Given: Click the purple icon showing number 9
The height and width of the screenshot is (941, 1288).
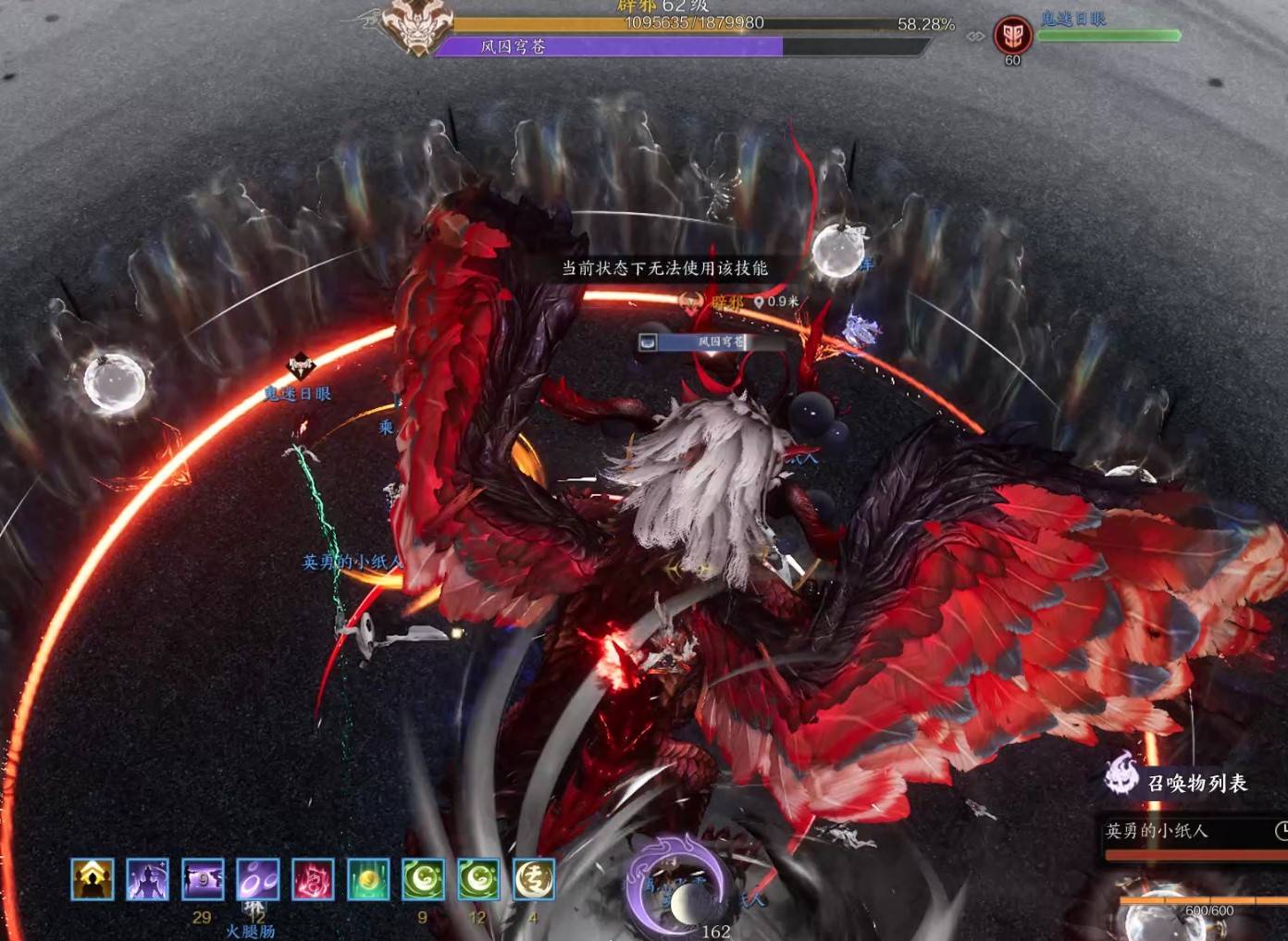Looking at the screenshot, I should [x=204, y=879].
